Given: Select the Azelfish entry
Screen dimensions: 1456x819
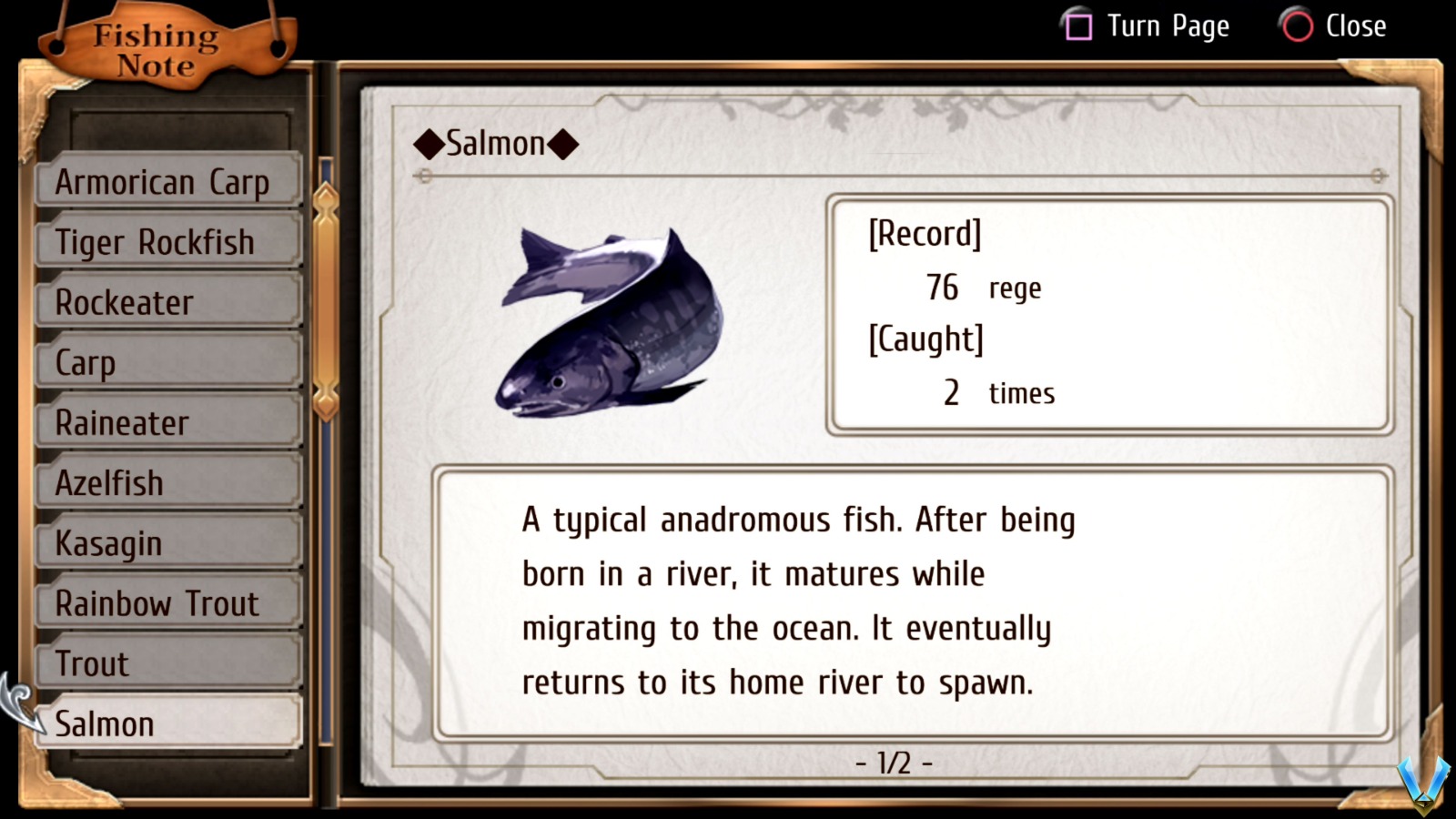Looking at the screenshot, I should coord(167,482).
